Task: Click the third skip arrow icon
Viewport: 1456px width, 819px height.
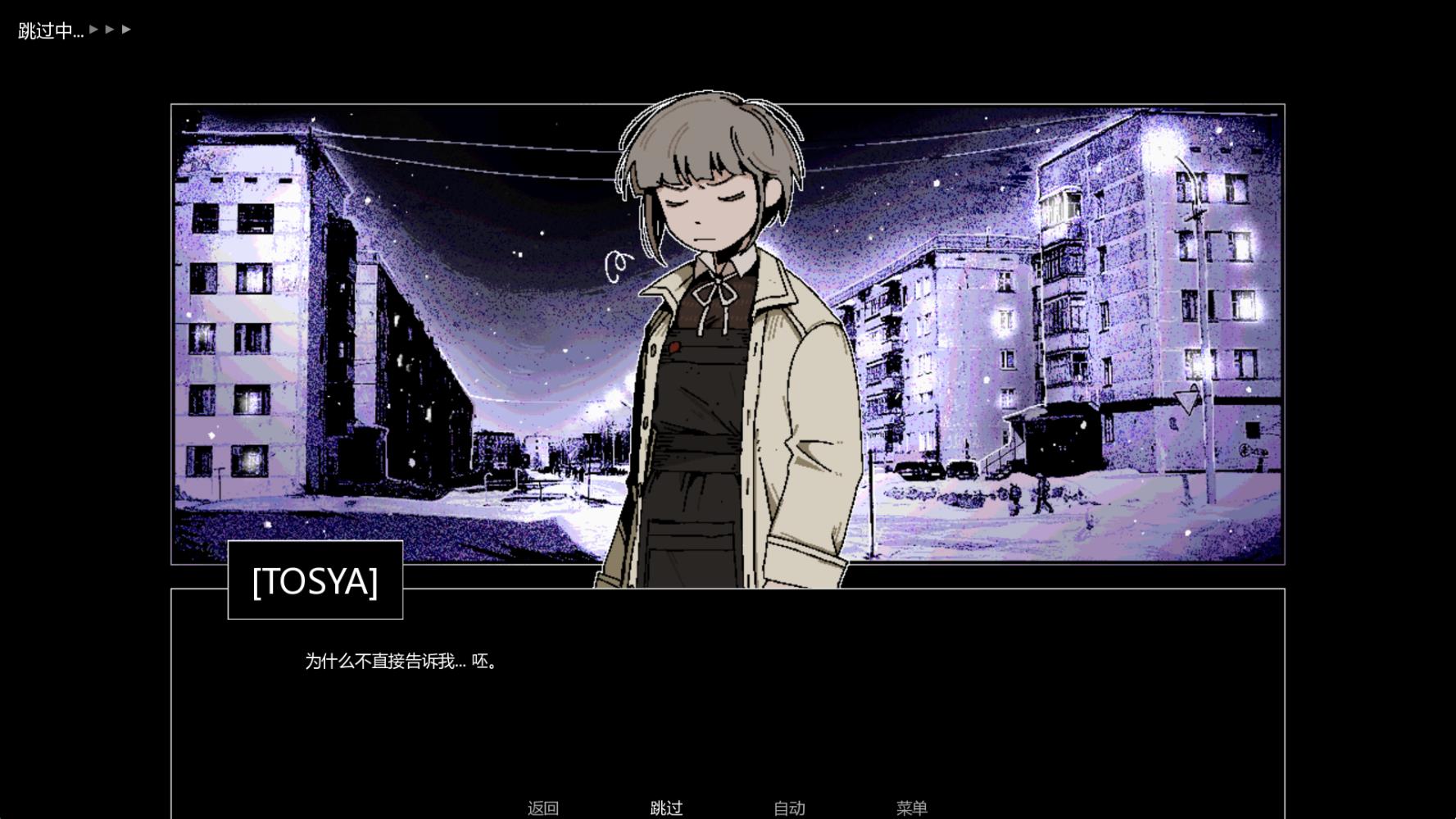Action: click(126, 29)
